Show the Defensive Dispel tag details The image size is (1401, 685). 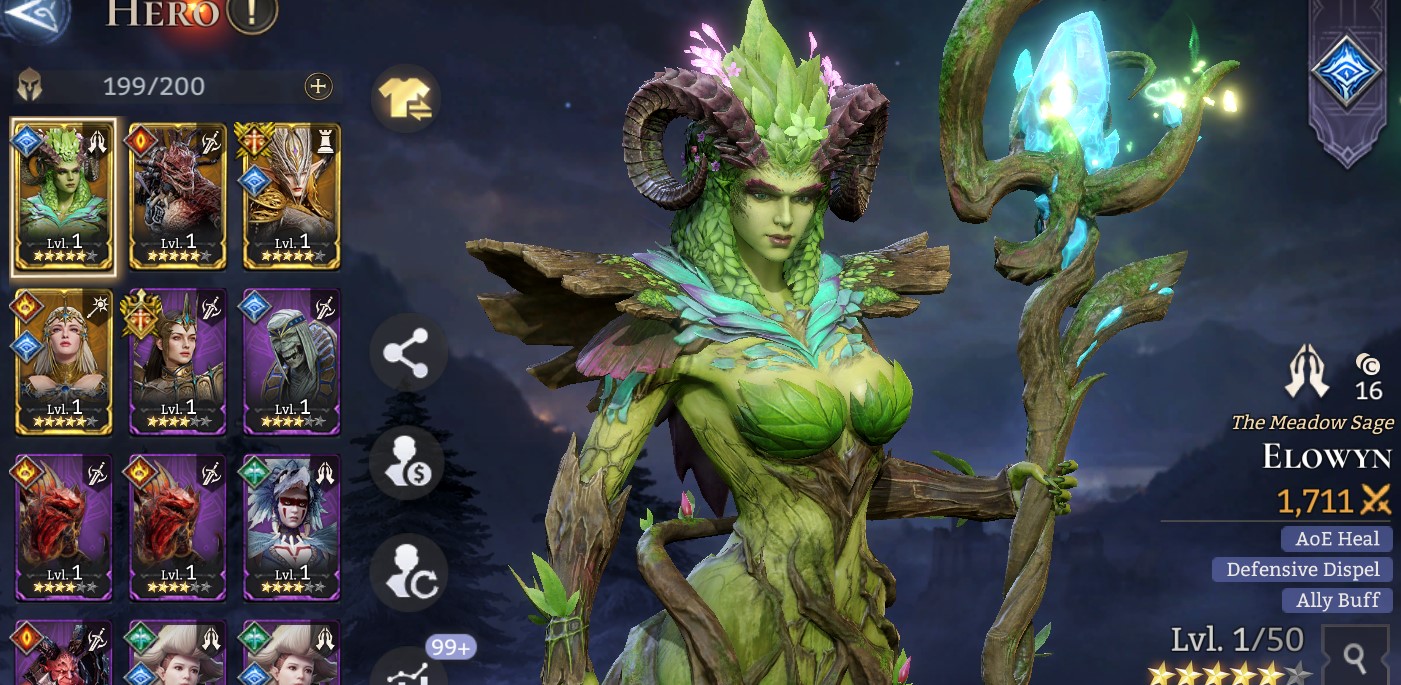coord(1302,569)
